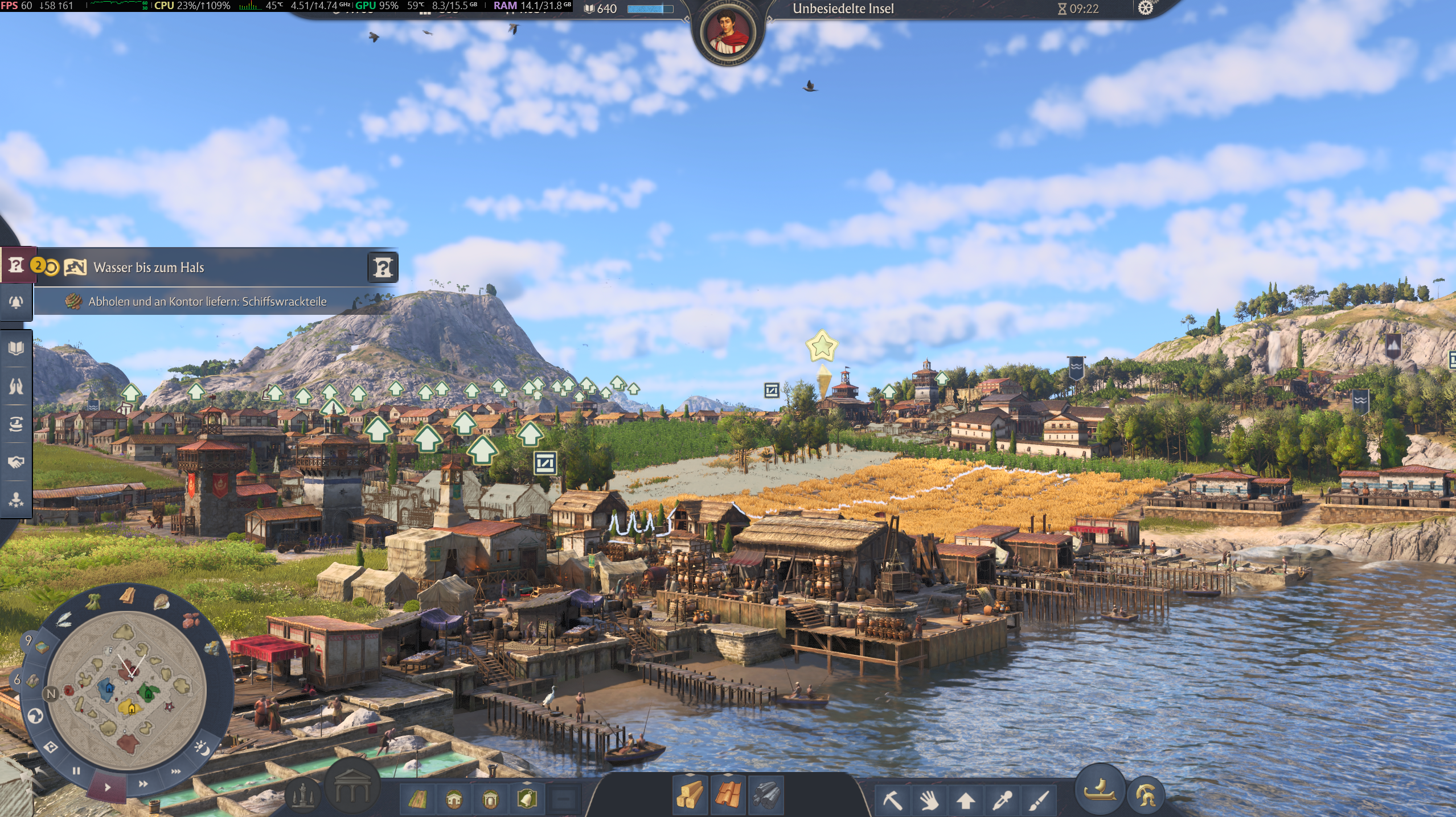The image size is (1456, 817).
Task: Open the temple-shaped building menu
Action: [x=352, y=789]
